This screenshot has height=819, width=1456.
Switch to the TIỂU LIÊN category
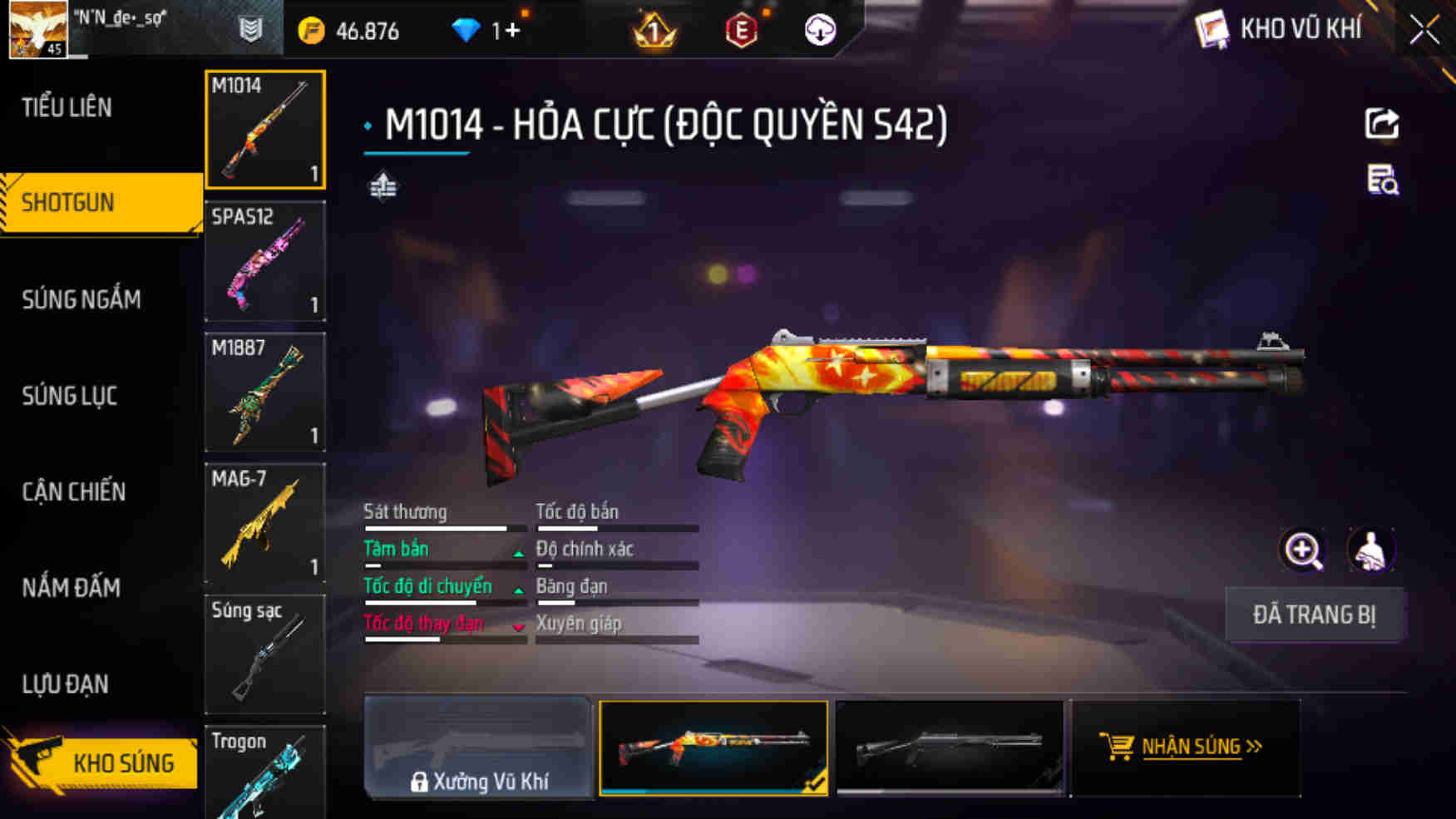pos(67,107)
